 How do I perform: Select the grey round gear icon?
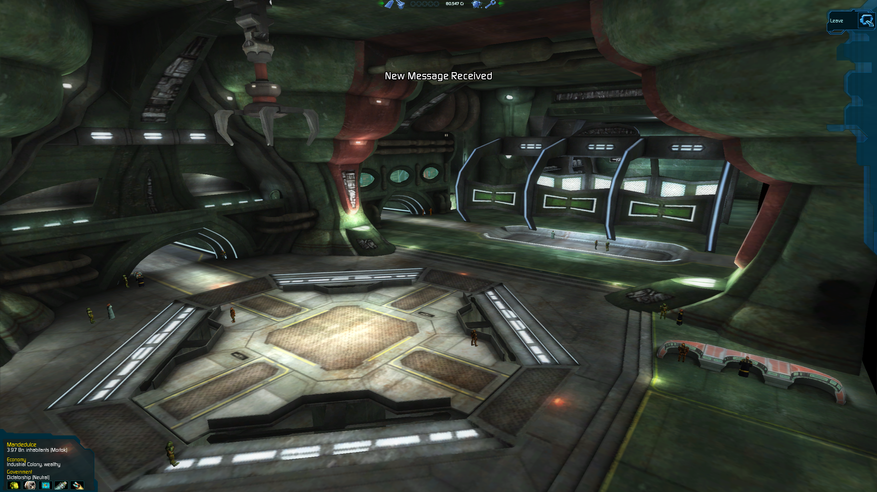pyautogui.click(x=30, y=486)
